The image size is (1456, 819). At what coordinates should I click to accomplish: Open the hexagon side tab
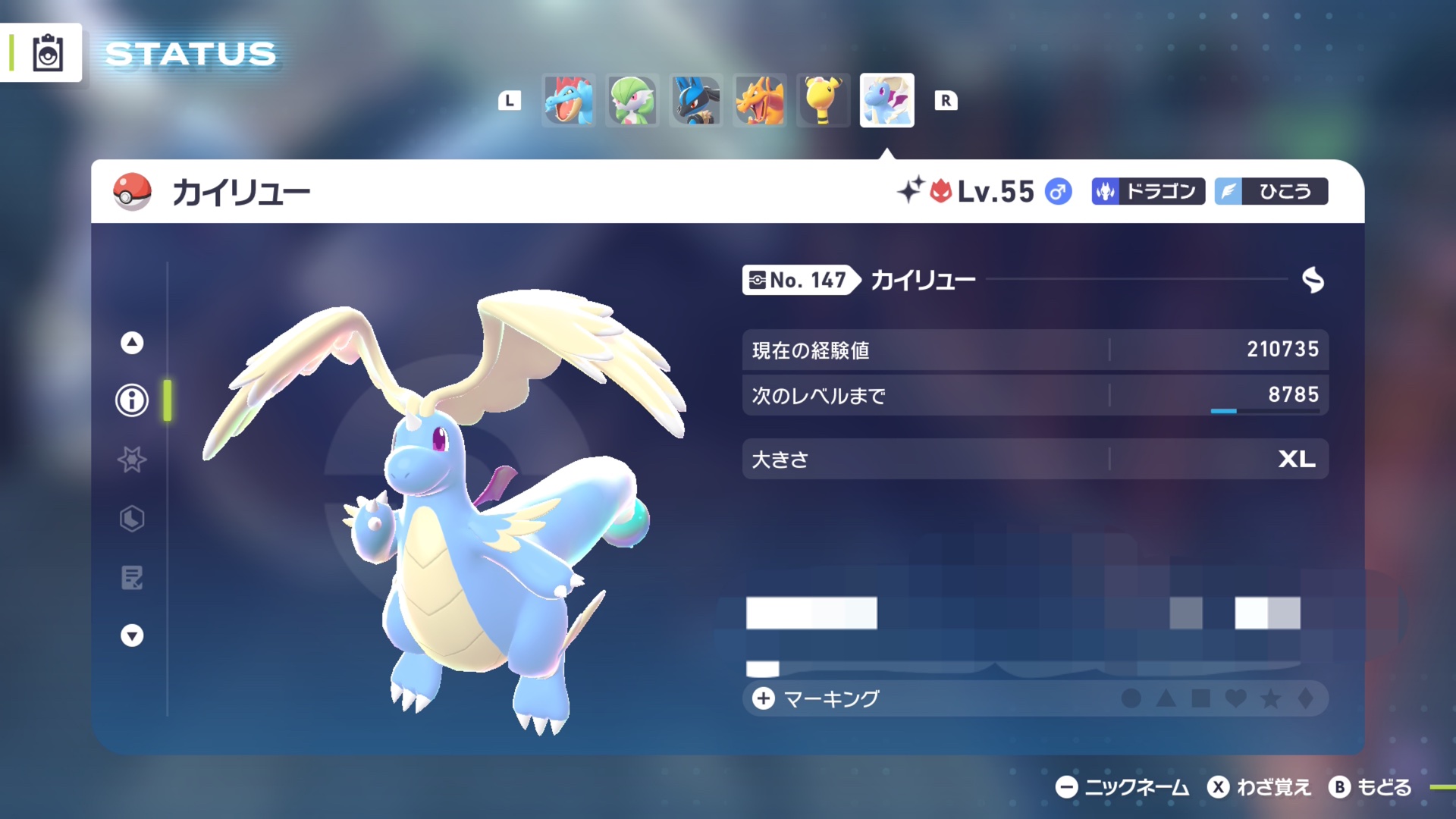click(x=132, y=519)
